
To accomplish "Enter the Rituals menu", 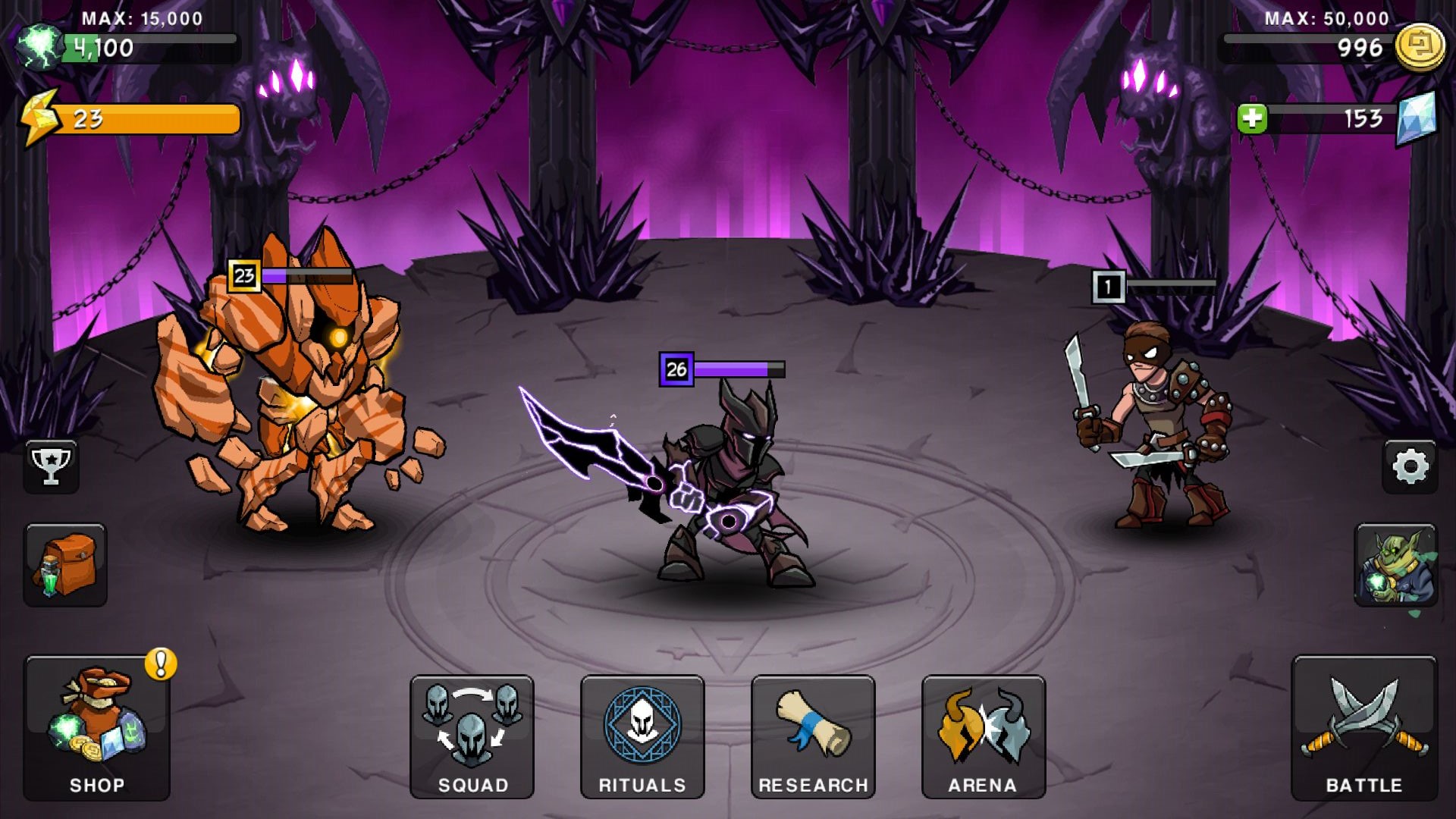I will coord(642,736).
